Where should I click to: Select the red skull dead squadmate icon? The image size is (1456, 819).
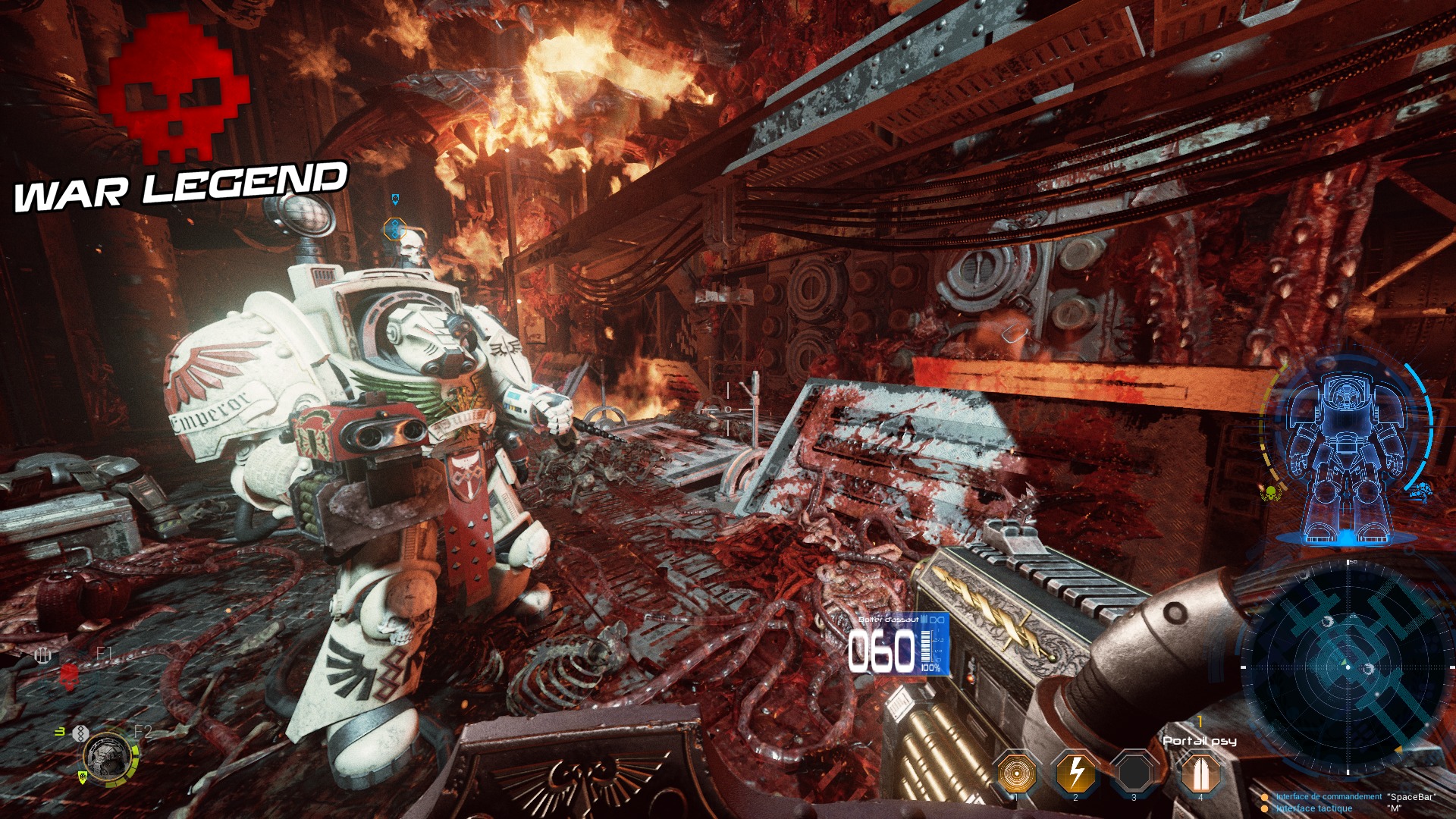(69, 674)
